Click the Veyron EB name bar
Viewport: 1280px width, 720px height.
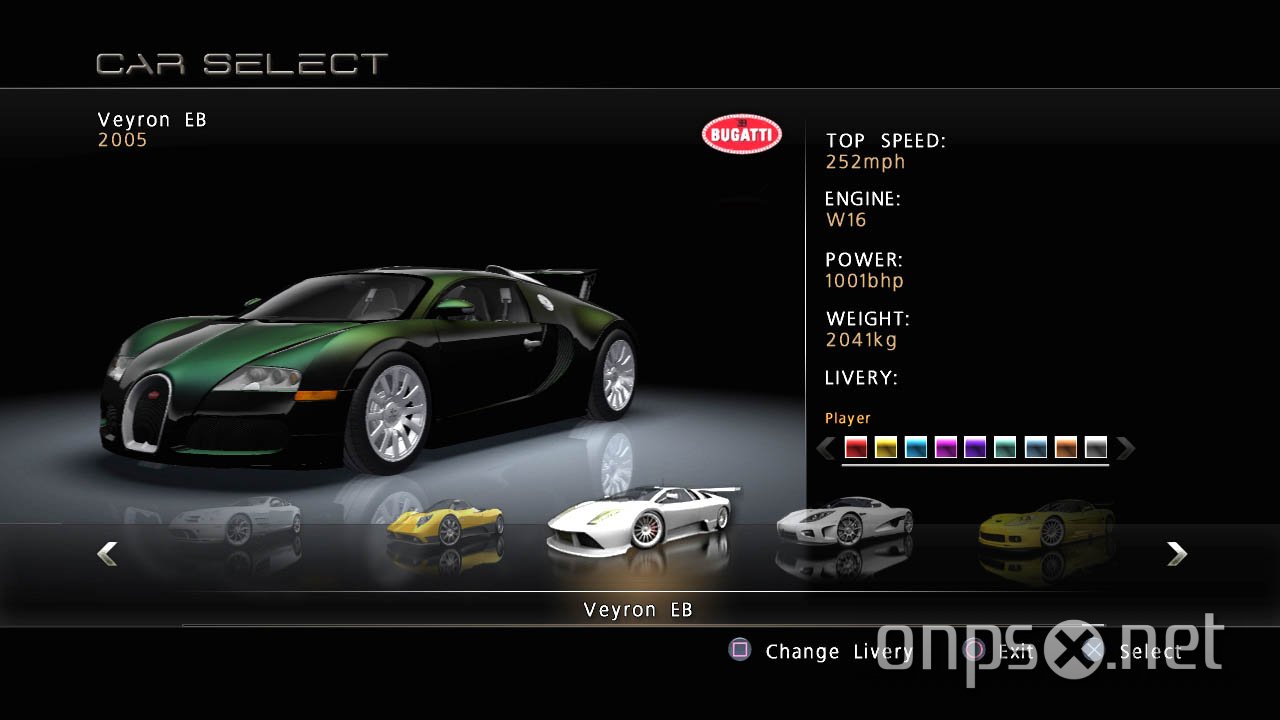(639, 609)
